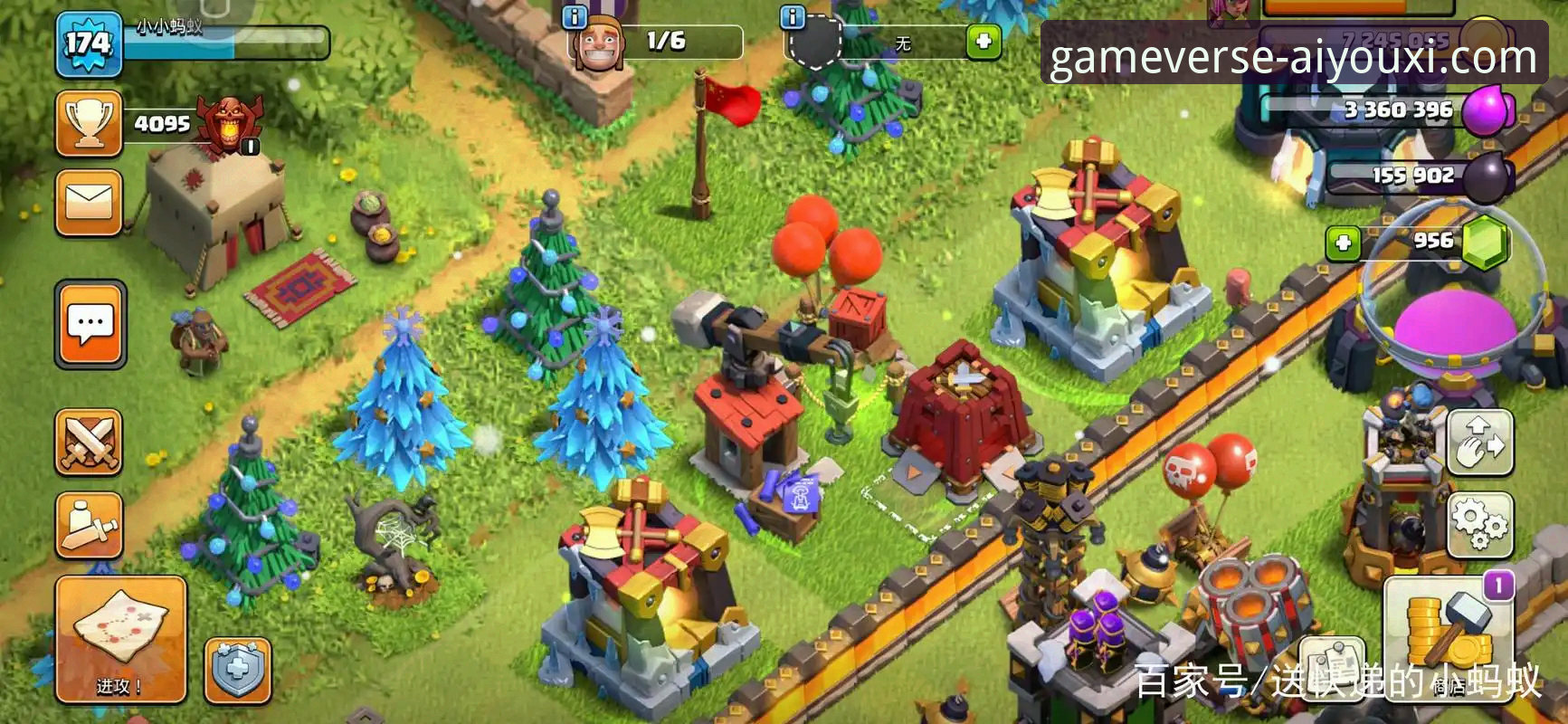Show builder info via the blue i icon
Image resolution: width=1568 pixels, height=724 pixels.
pos(575,16)
